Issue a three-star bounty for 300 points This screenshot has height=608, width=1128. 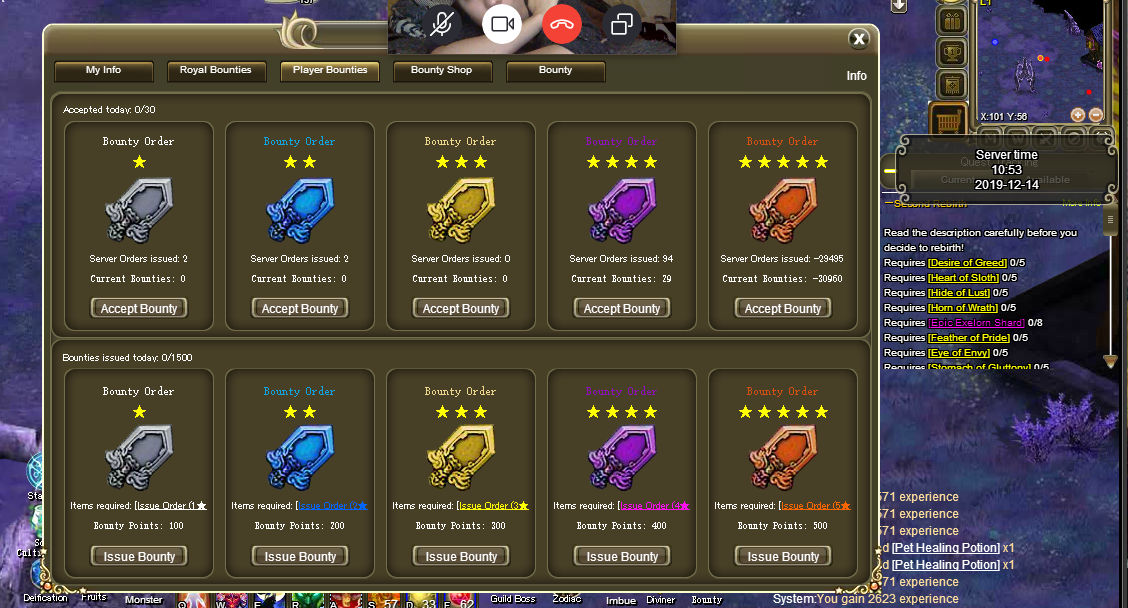click(460, 556)
